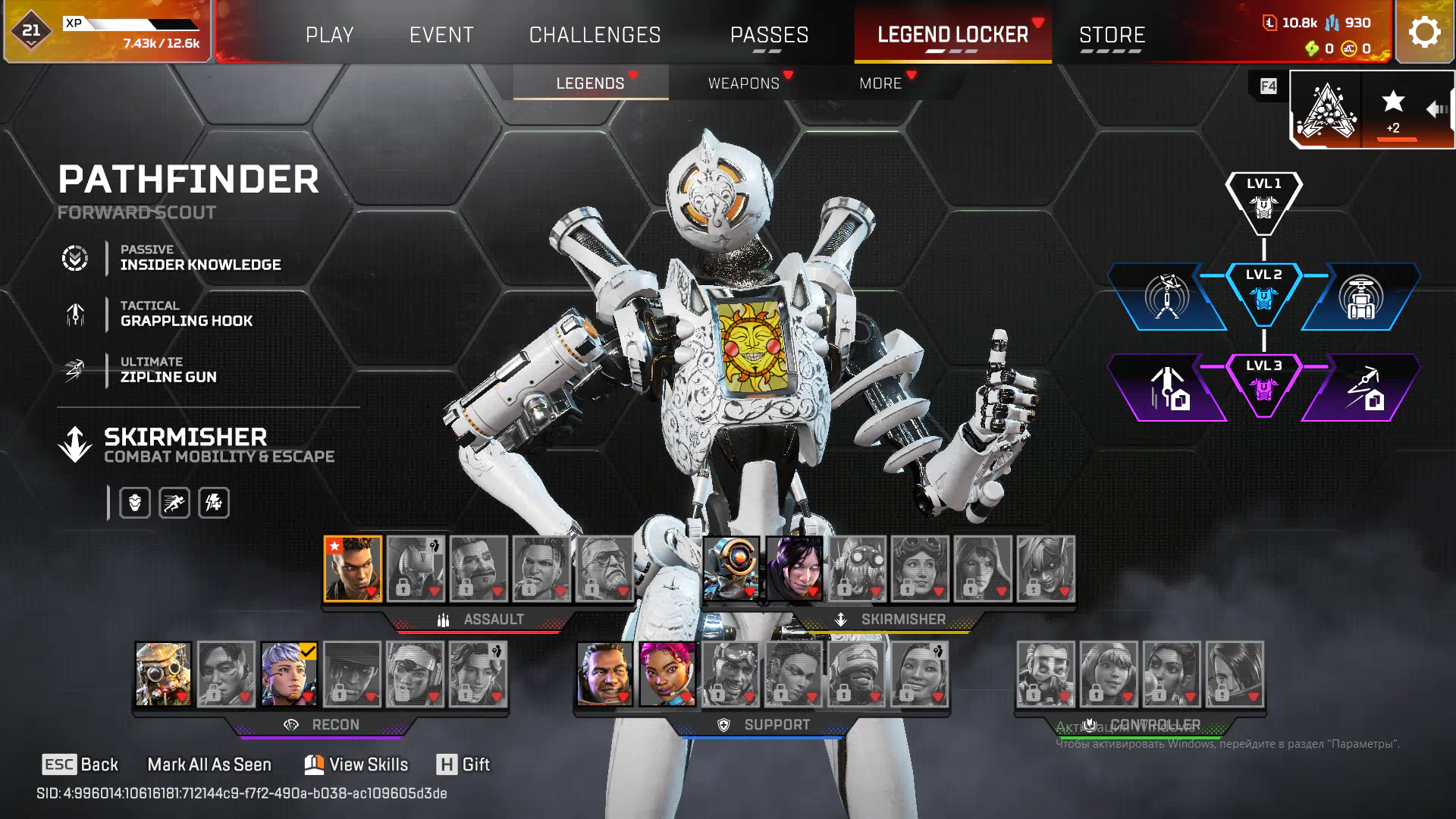Screen dimensions: 1456x819
Task: Switch to the WEAPONS sub-tab
Action: coord(744,83)
